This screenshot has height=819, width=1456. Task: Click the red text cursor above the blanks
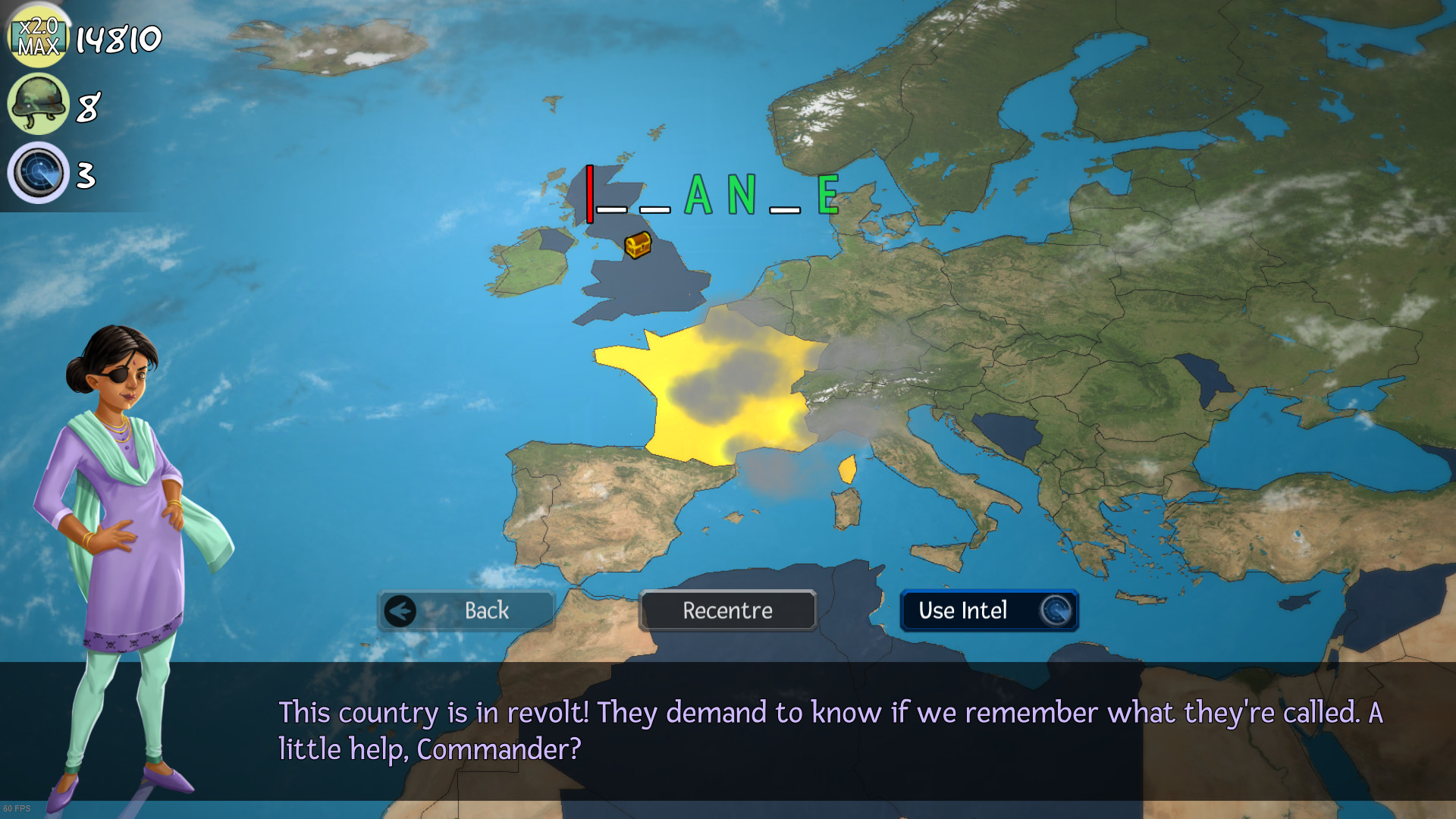click(x=588, y=193)
